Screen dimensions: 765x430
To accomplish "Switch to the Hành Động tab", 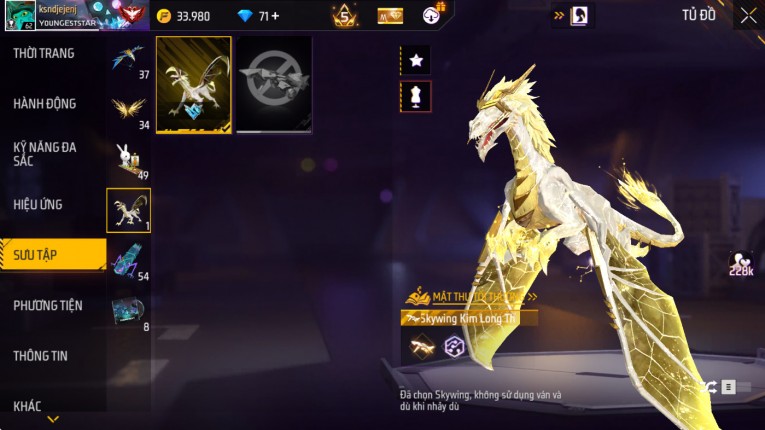I will point(45,103).
